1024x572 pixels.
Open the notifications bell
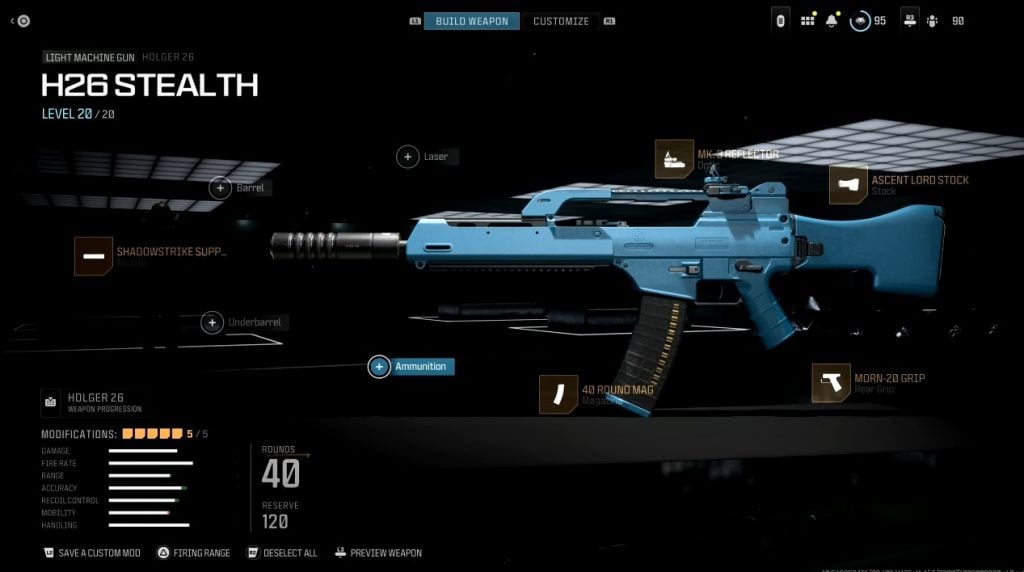832,20
